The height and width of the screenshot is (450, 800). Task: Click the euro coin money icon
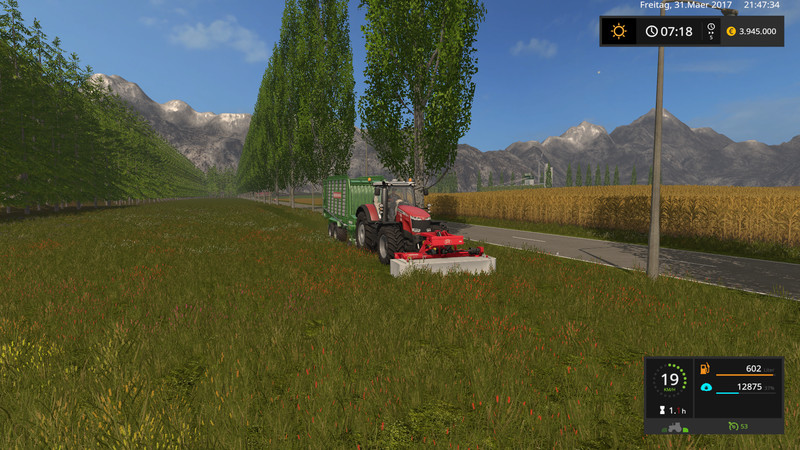click(731, 31)
